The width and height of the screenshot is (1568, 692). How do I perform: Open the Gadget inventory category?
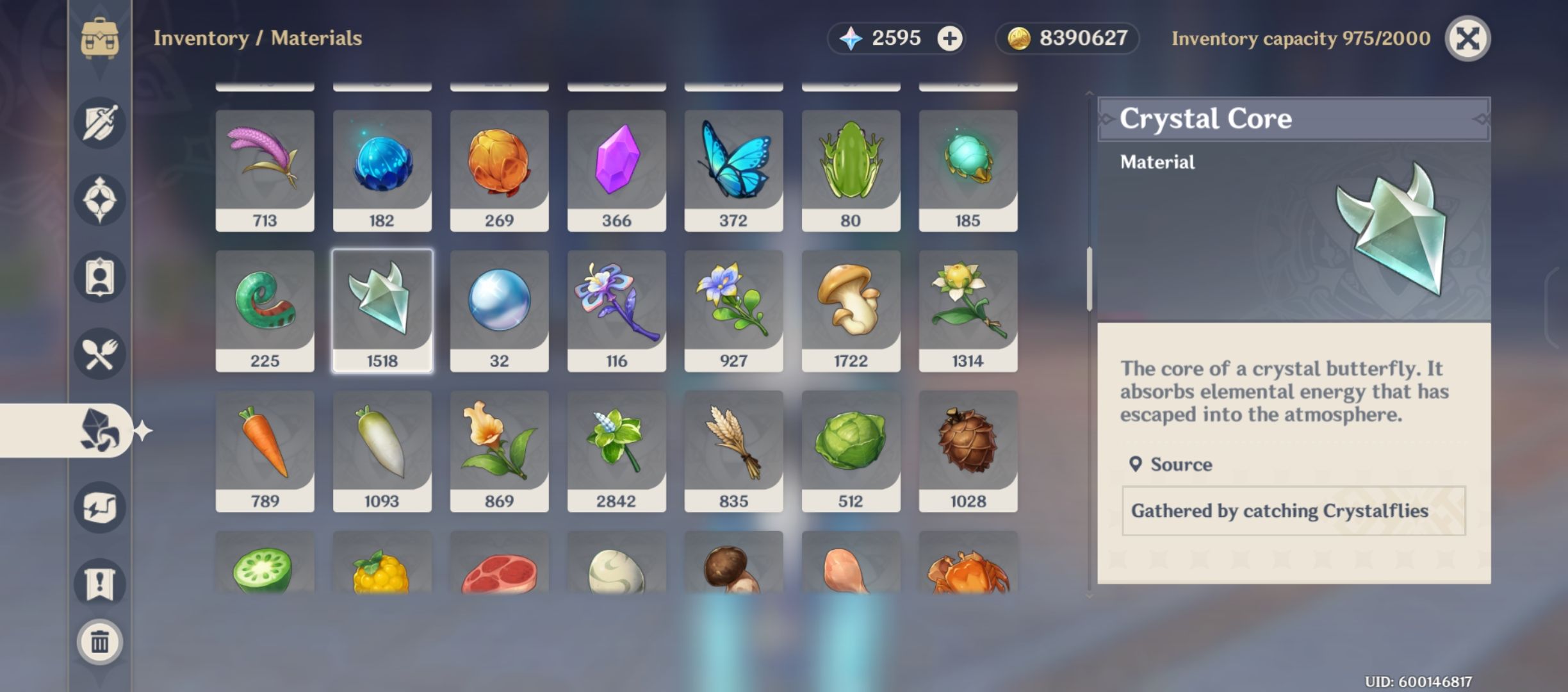tap(99, 506)
